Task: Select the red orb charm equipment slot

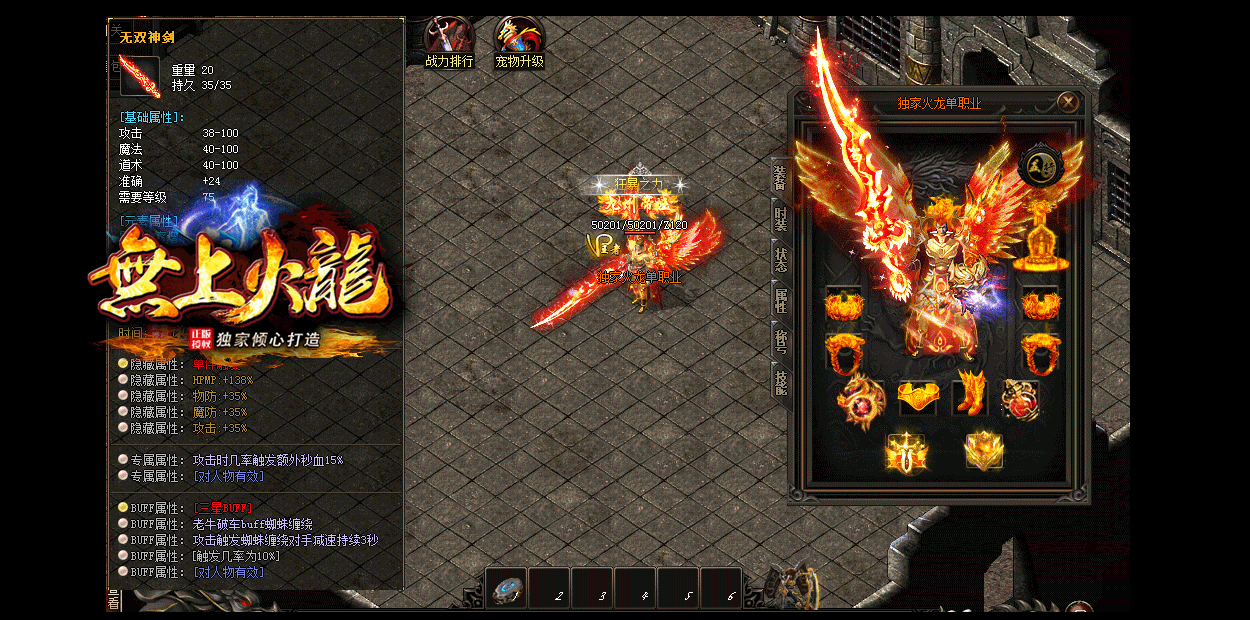Action: click(x=1021, y=399)
